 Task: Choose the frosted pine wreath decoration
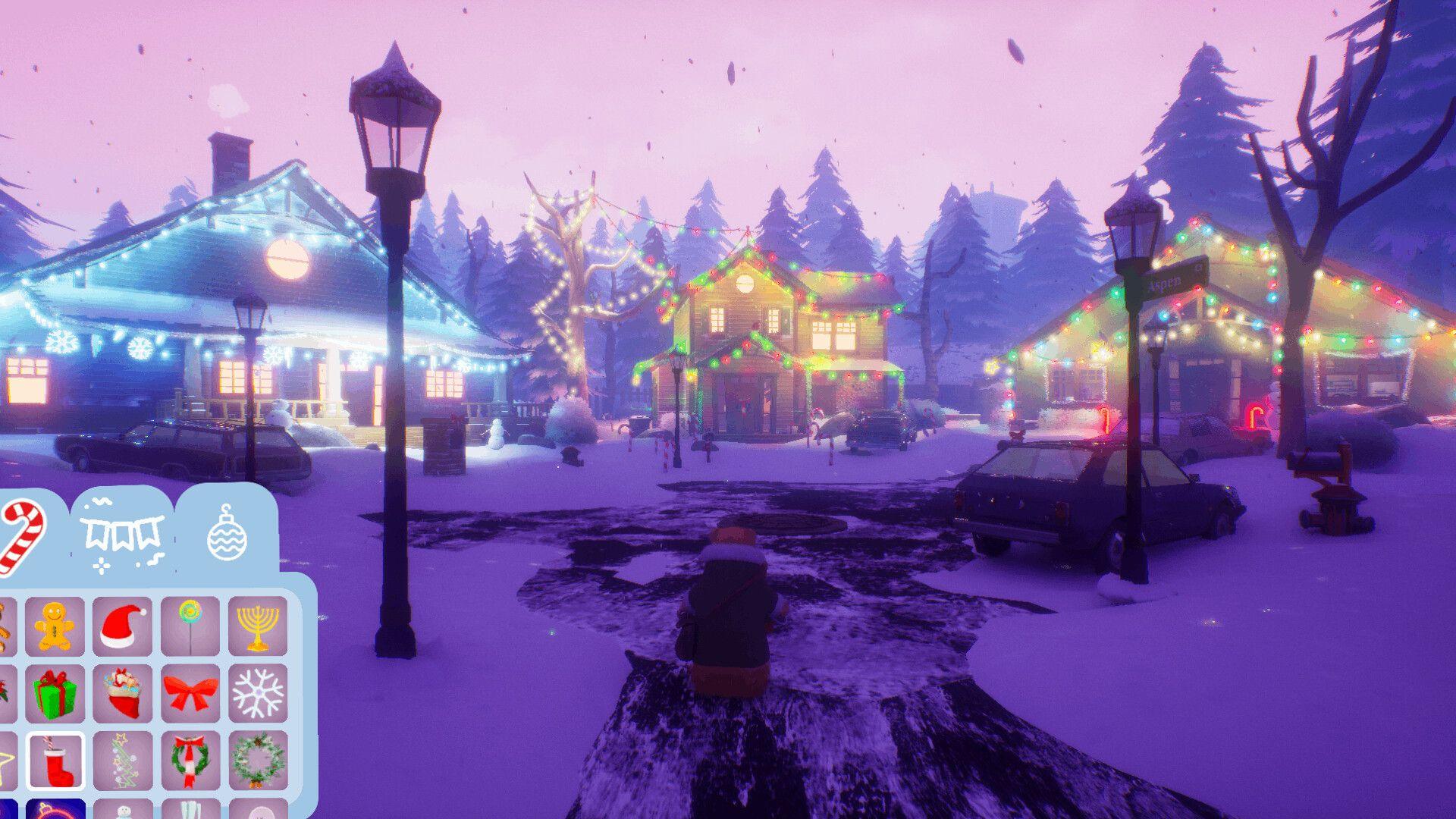coord(258,760)
